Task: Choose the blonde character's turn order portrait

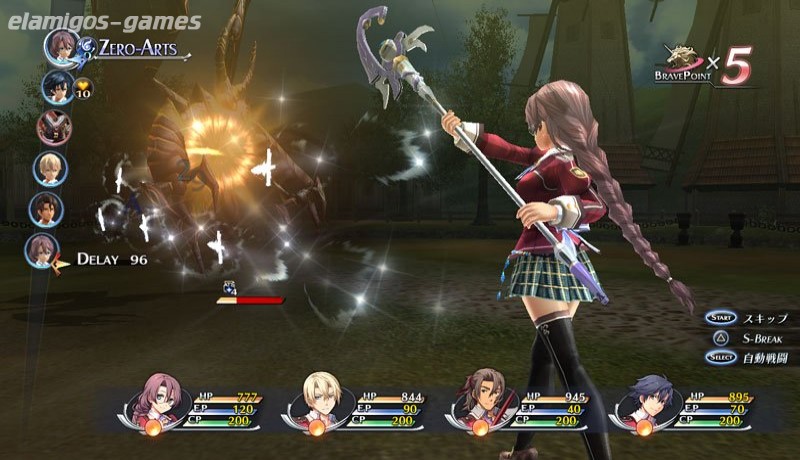Action: click(50, 167)
